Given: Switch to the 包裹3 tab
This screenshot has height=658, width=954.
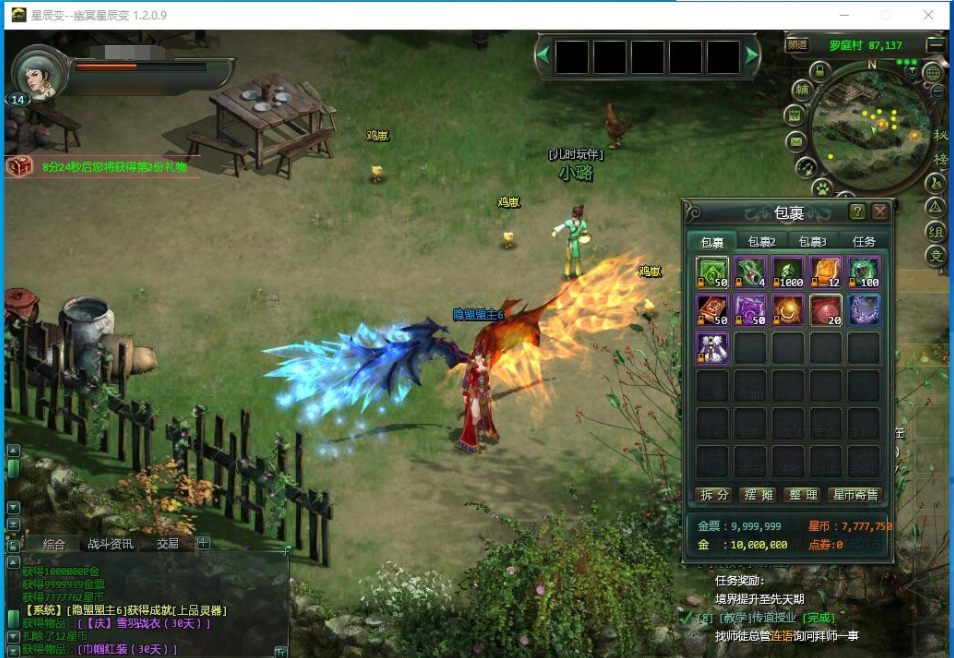Looking at the screenshot, I should coord(812,241).
